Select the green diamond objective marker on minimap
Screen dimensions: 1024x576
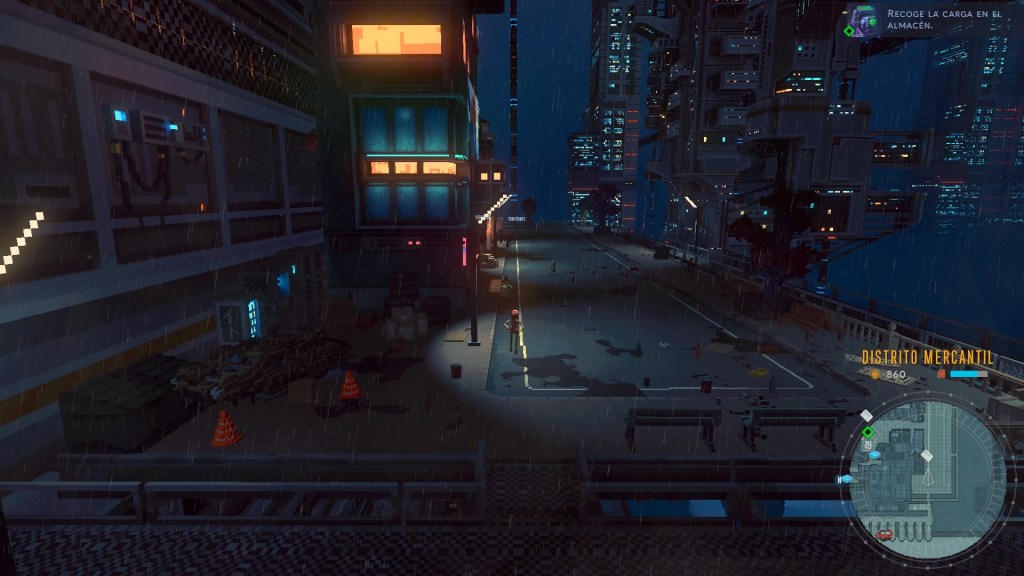[x=868, y=432]
